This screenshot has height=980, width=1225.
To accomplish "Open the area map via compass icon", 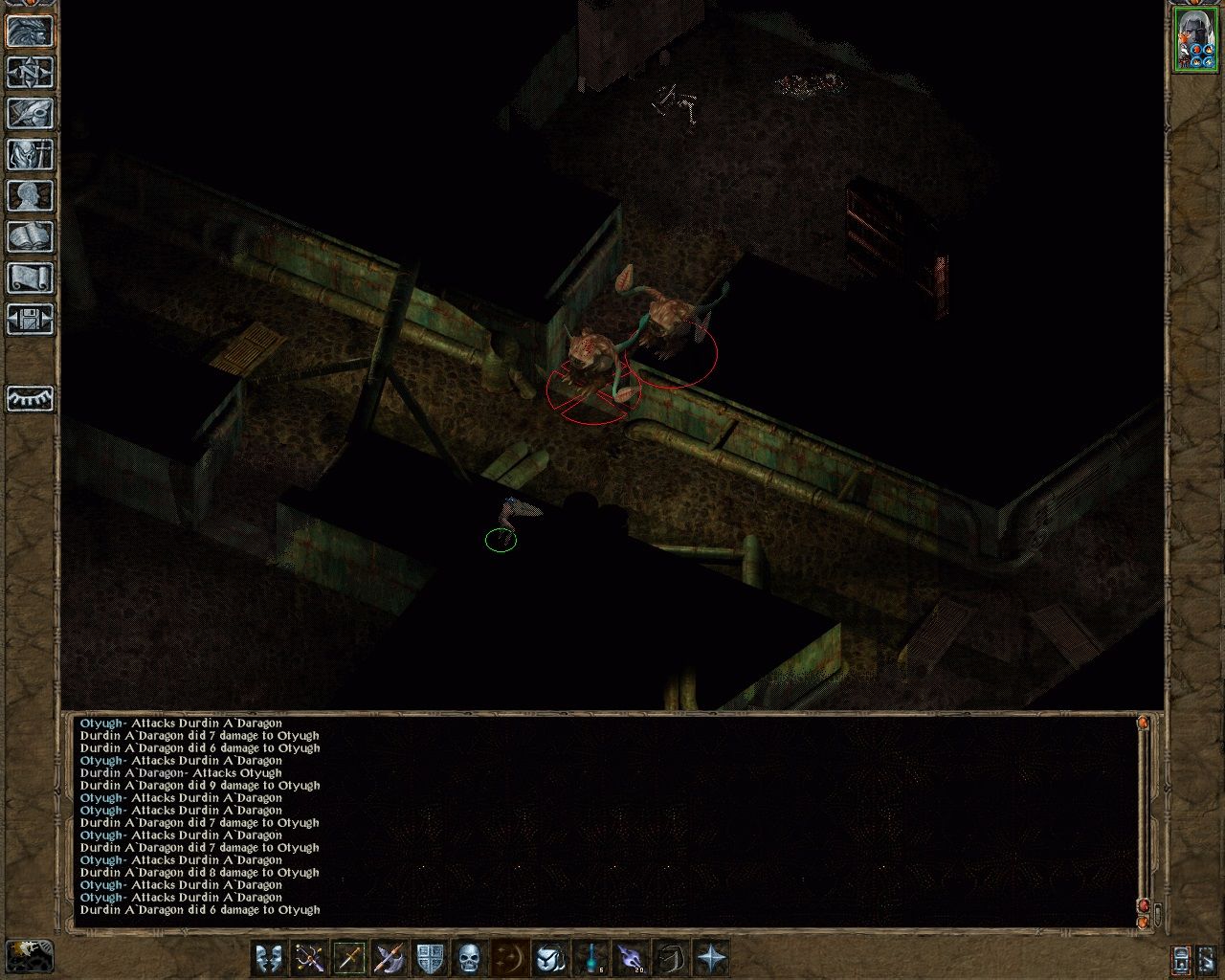I will [30, 72].
